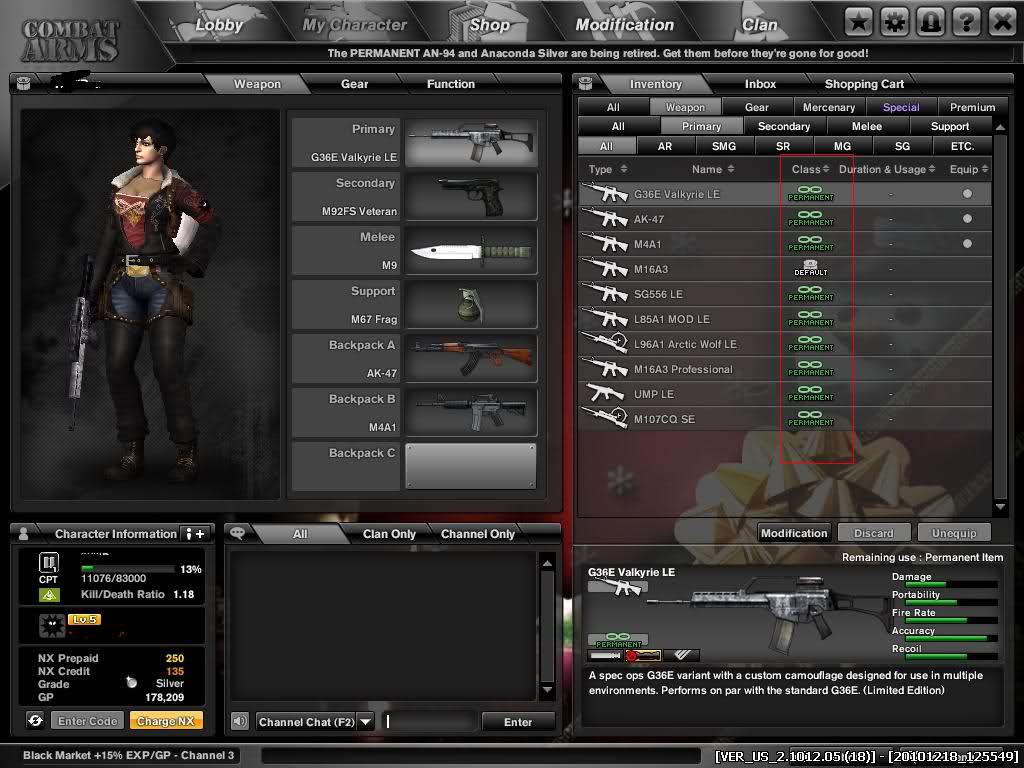This screenshot has width=1024, height=768.
Task: Show the SMG weapon filter
Action: (723, 146)
